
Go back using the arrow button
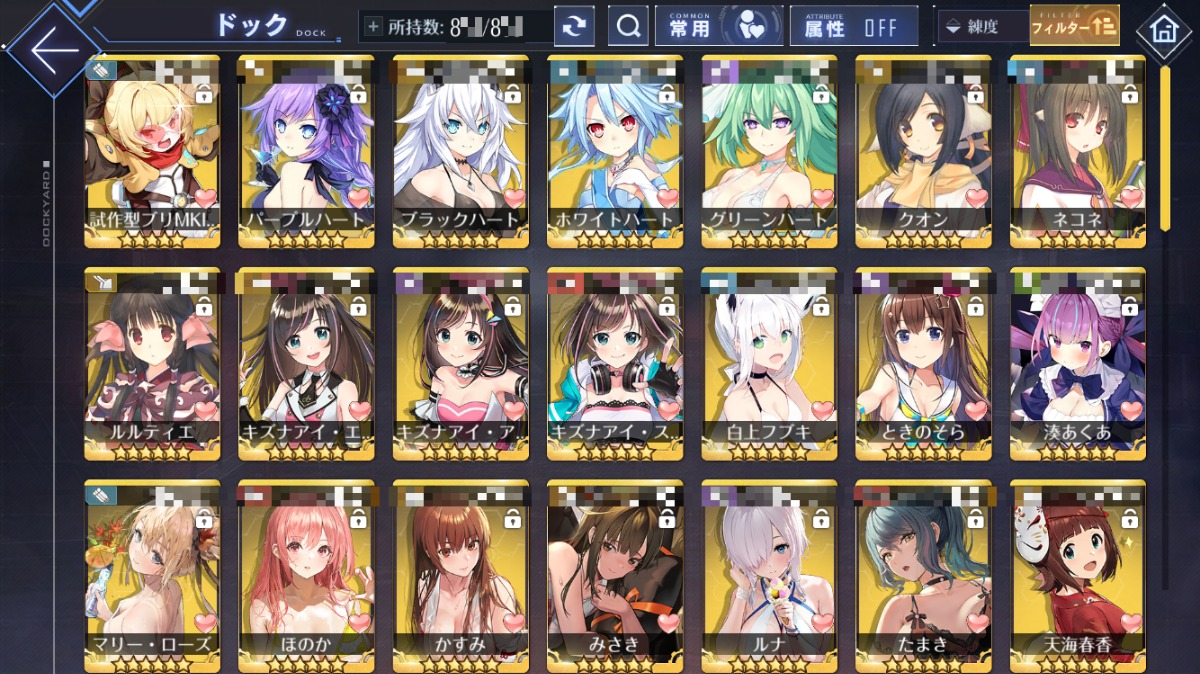52,48
